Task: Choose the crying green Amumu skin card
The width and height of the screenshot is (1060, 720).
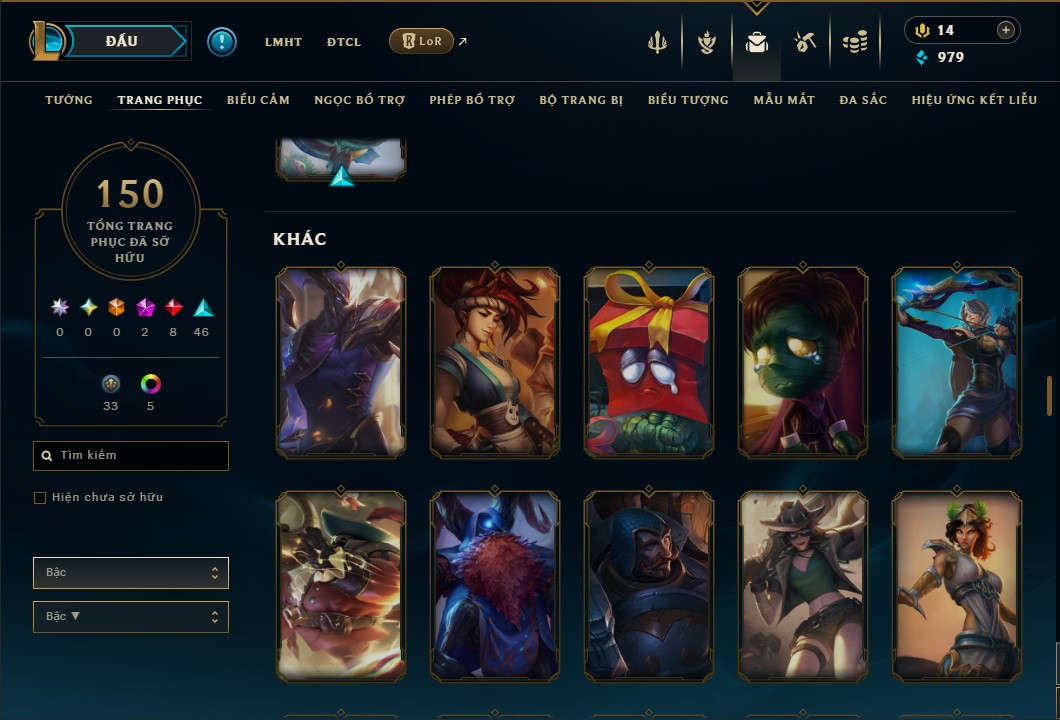Action: click(x=803, y=362)
